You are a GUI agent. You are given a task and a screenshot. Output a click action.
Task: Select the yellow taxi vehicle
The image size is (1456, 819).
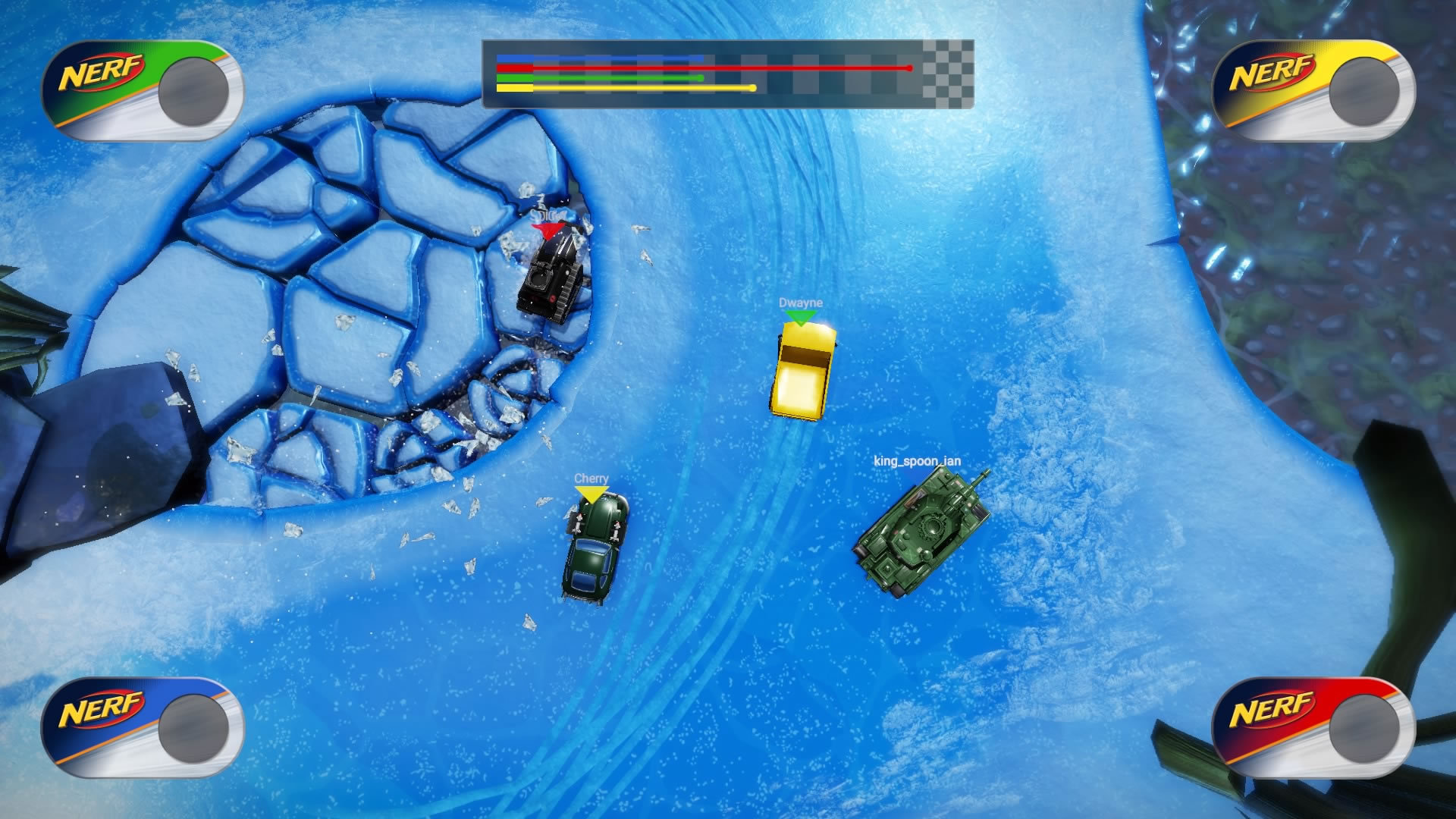coord(802,372)
